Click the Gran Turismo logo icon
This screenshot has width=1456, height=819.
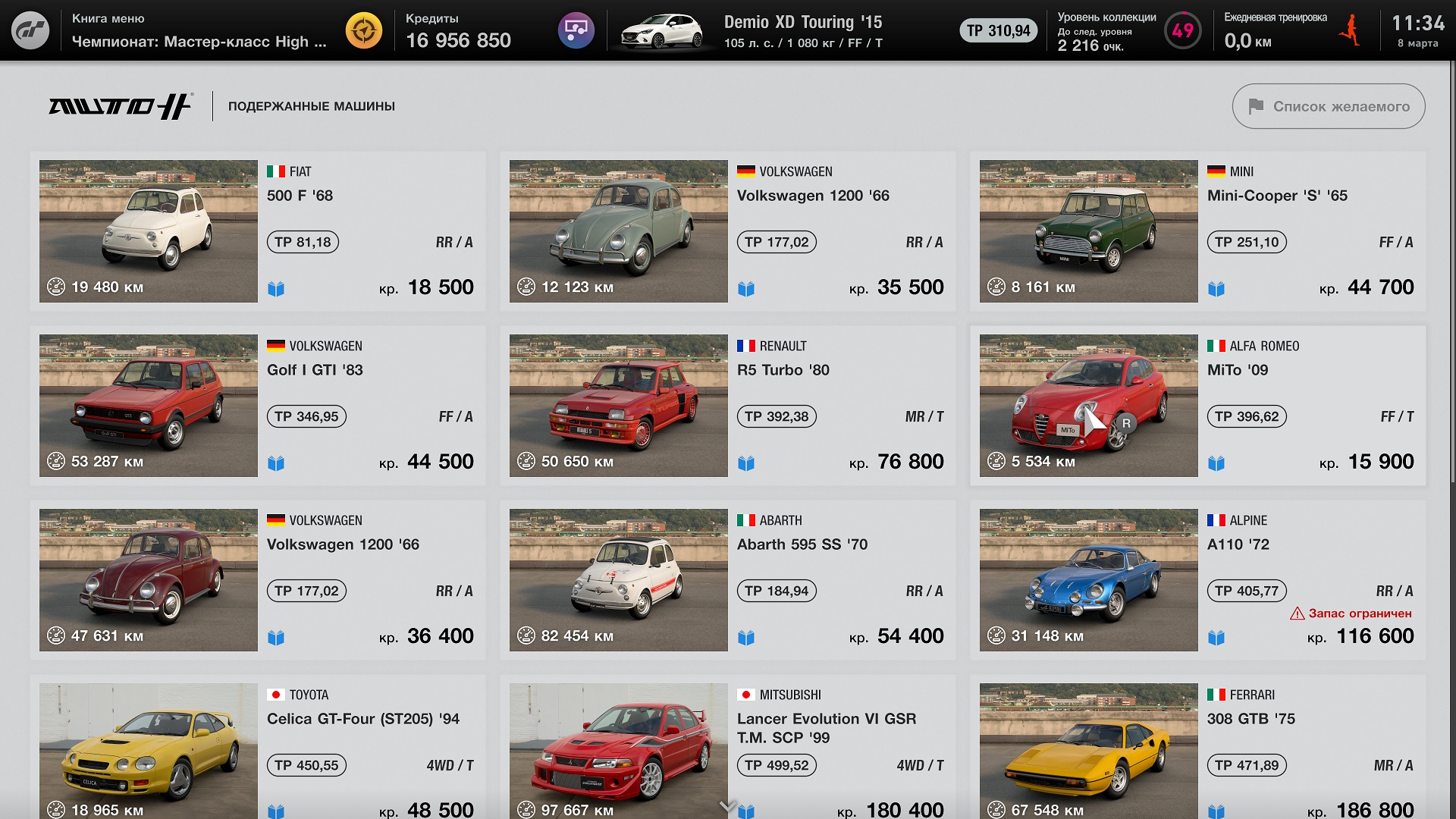click(30, 30)
